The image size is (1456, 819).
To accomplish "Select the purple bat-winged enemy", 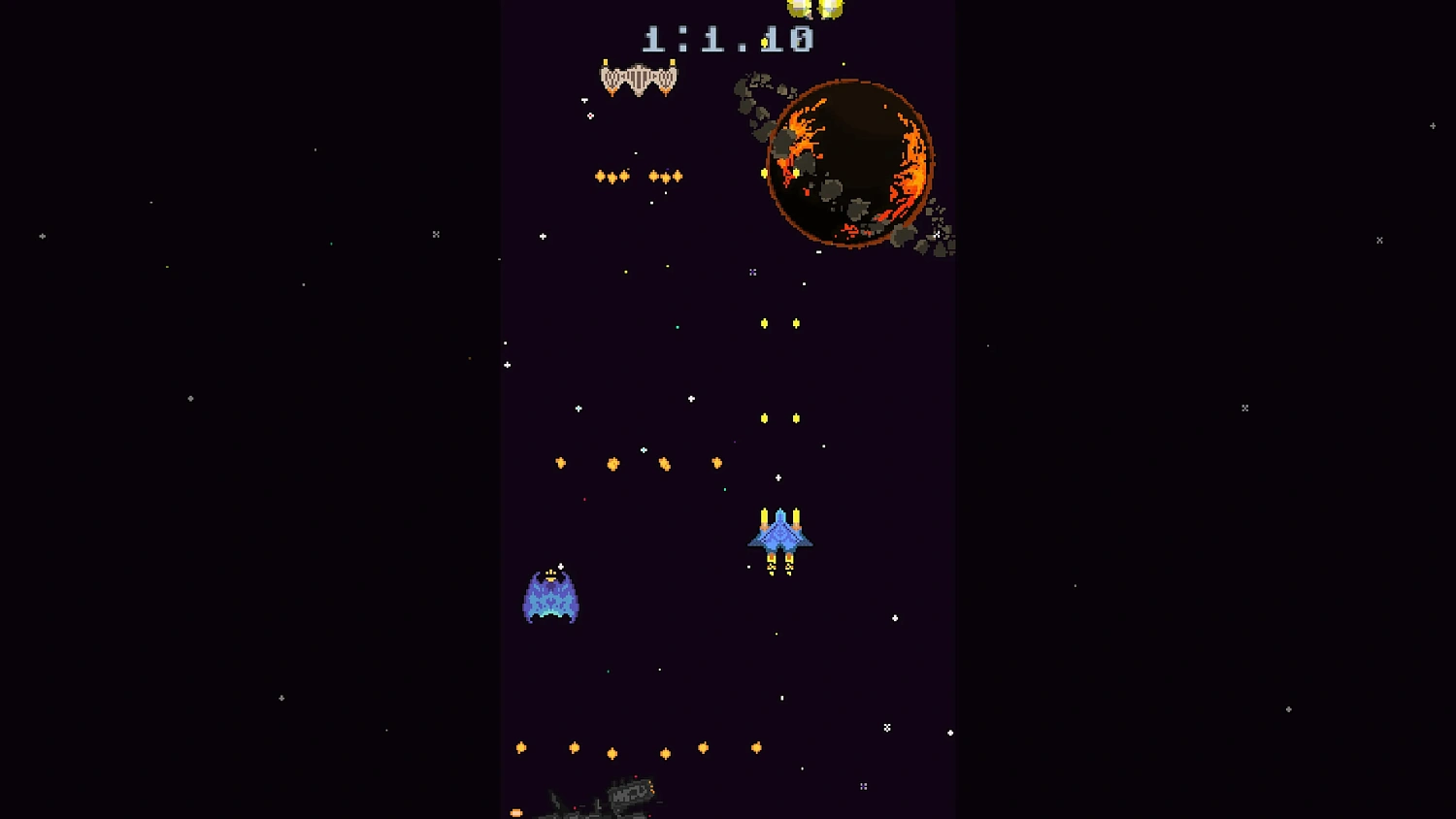I will click(551, 599).
